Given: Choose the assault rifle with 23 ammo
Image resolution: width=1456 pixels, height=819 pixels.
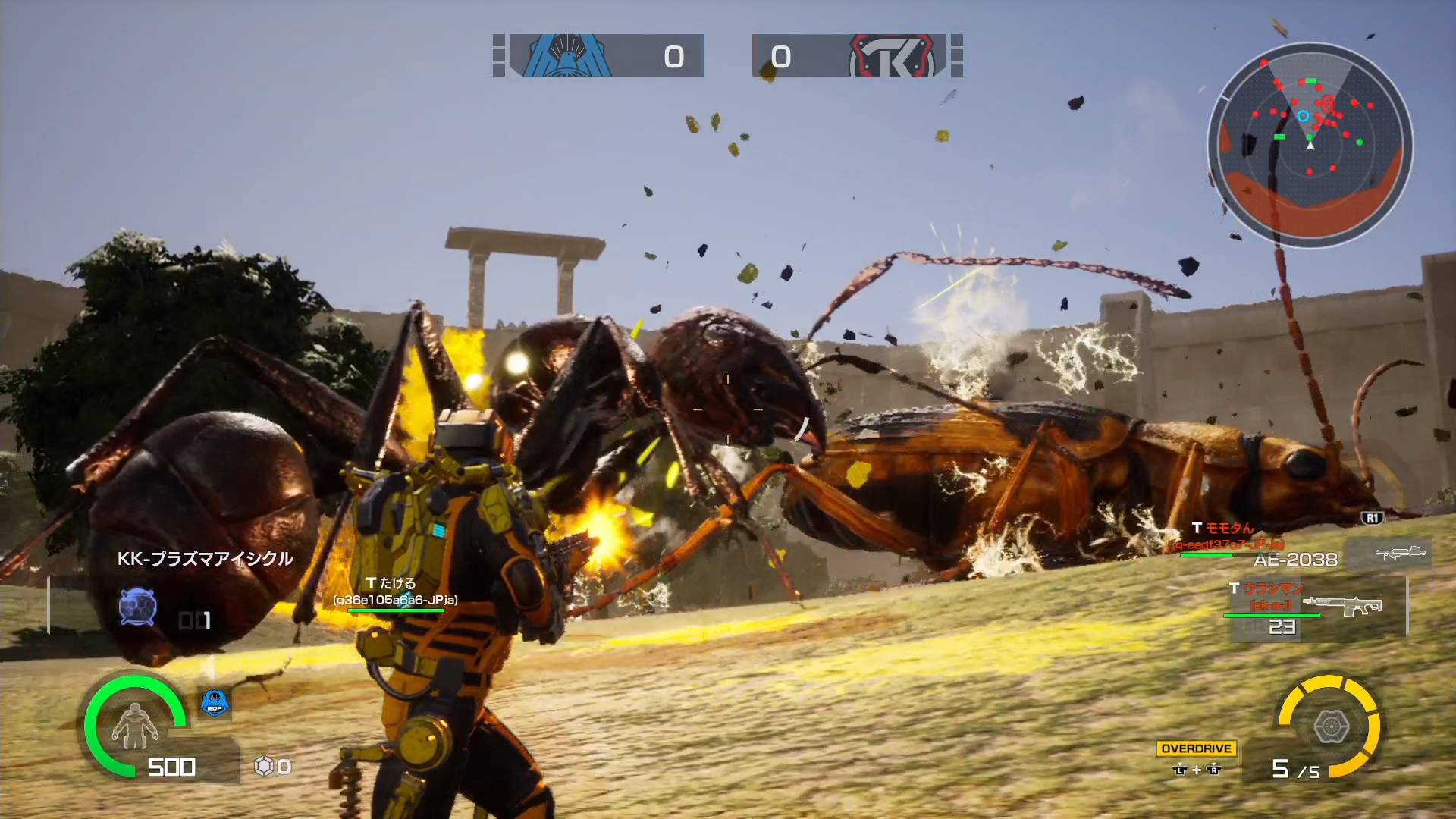Looking at the screenshot, I should [x=1342, y=606].
